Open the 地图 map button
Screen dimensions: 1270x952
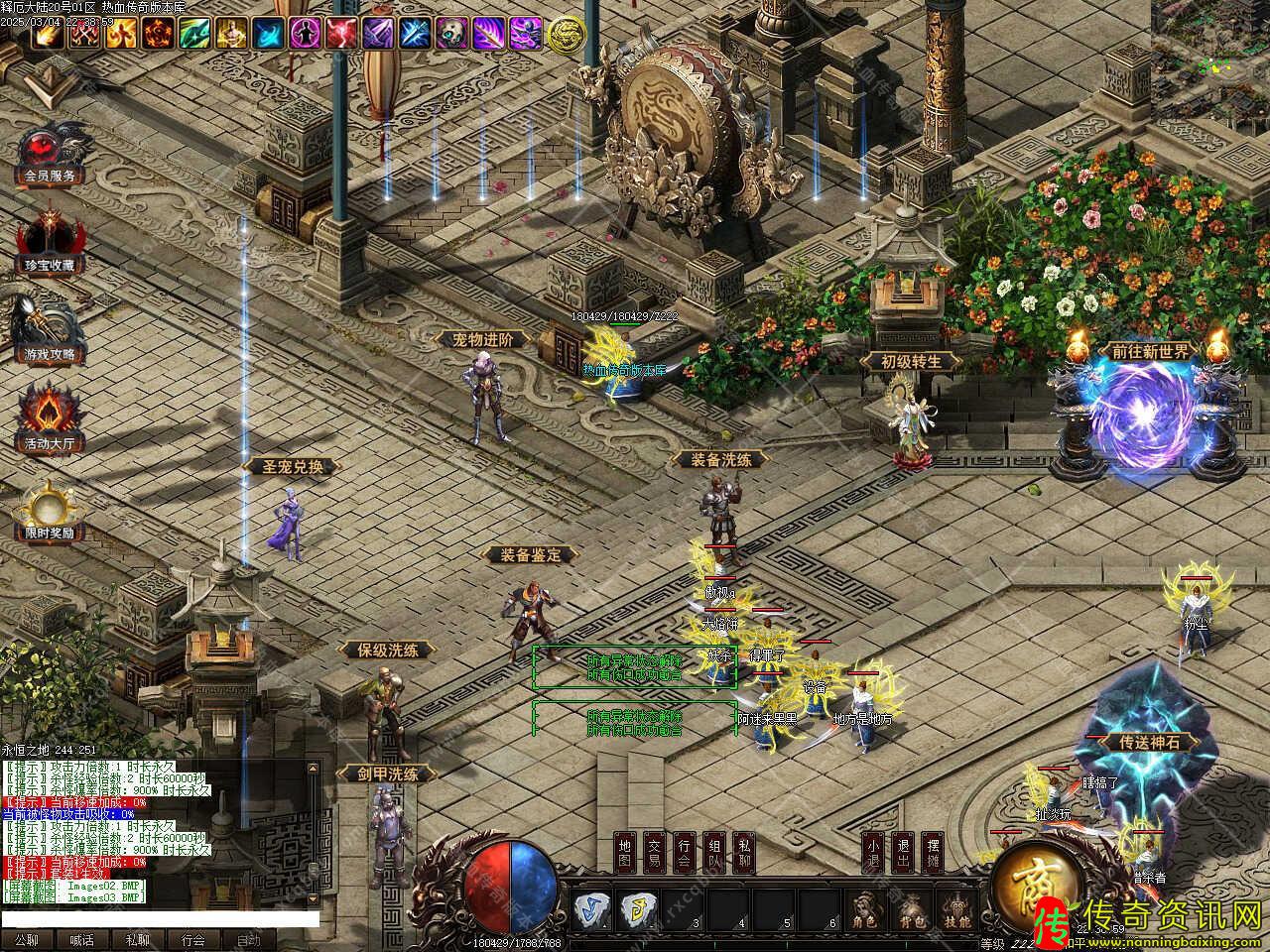[x=624, y=852]
